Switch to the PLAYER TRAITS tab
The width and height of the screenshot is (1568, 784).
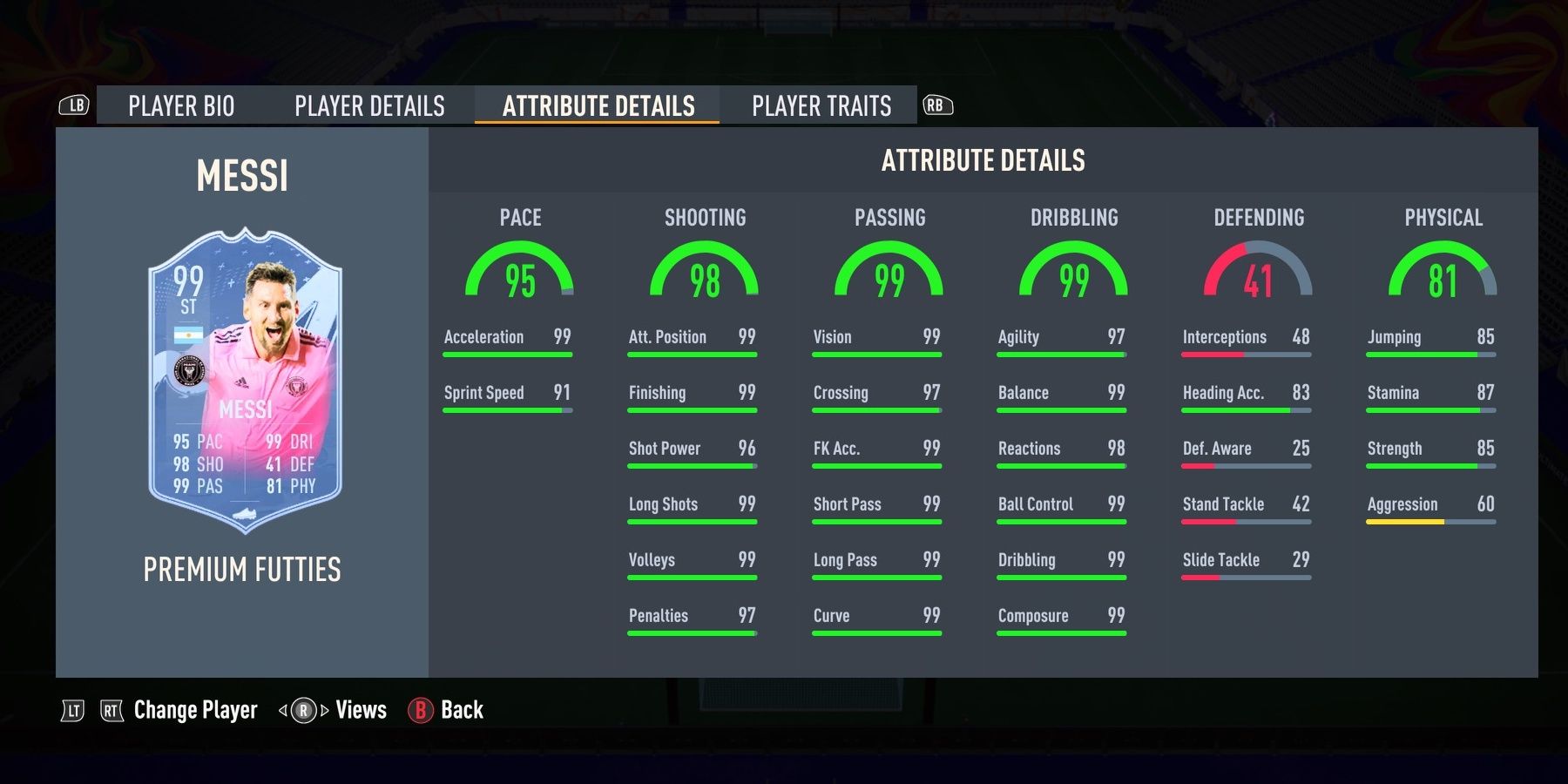823,105
